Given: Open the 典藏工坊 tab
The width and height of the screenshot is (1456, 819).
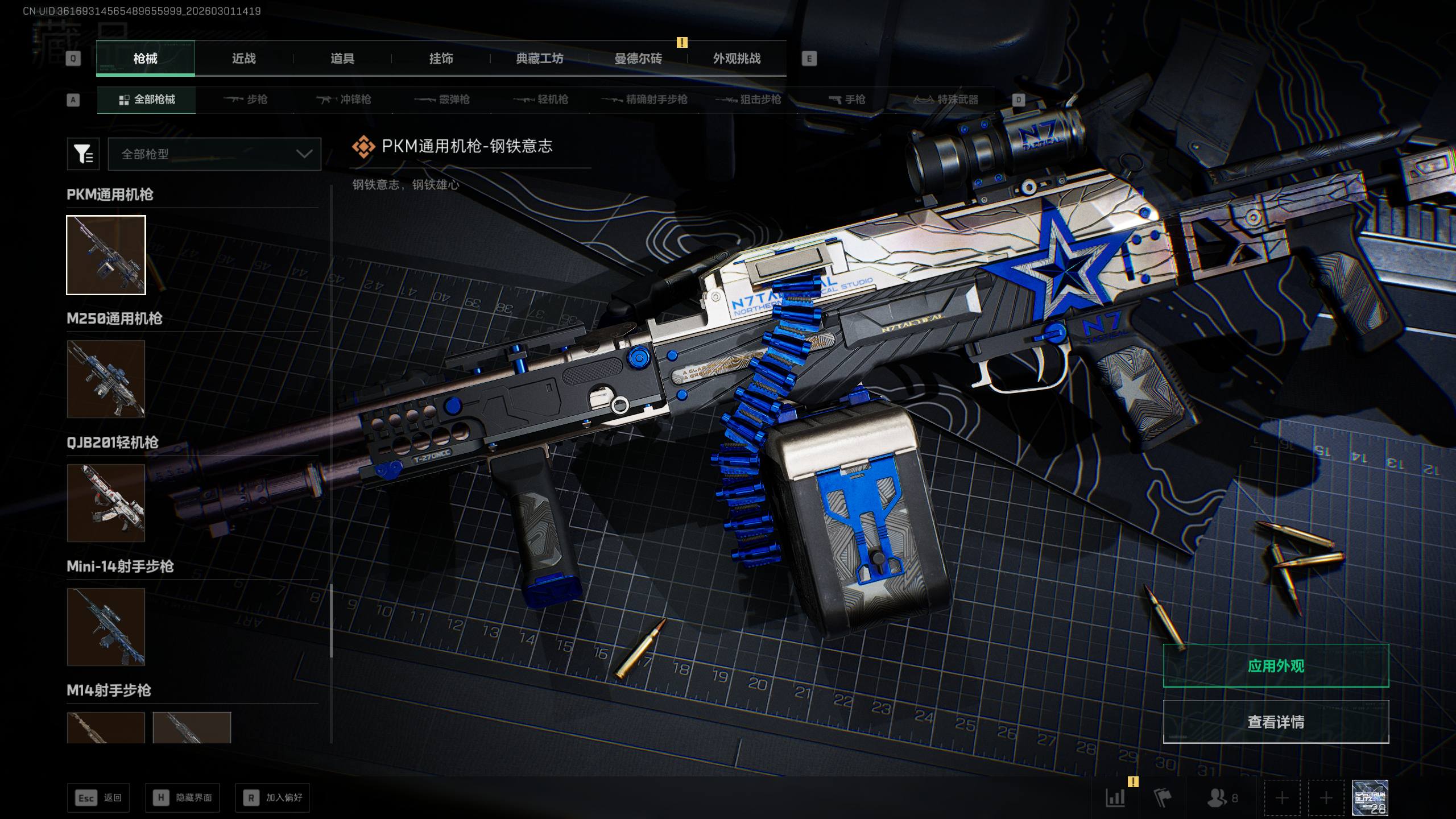Looking at the screenshot, I should tap(539, 59).
